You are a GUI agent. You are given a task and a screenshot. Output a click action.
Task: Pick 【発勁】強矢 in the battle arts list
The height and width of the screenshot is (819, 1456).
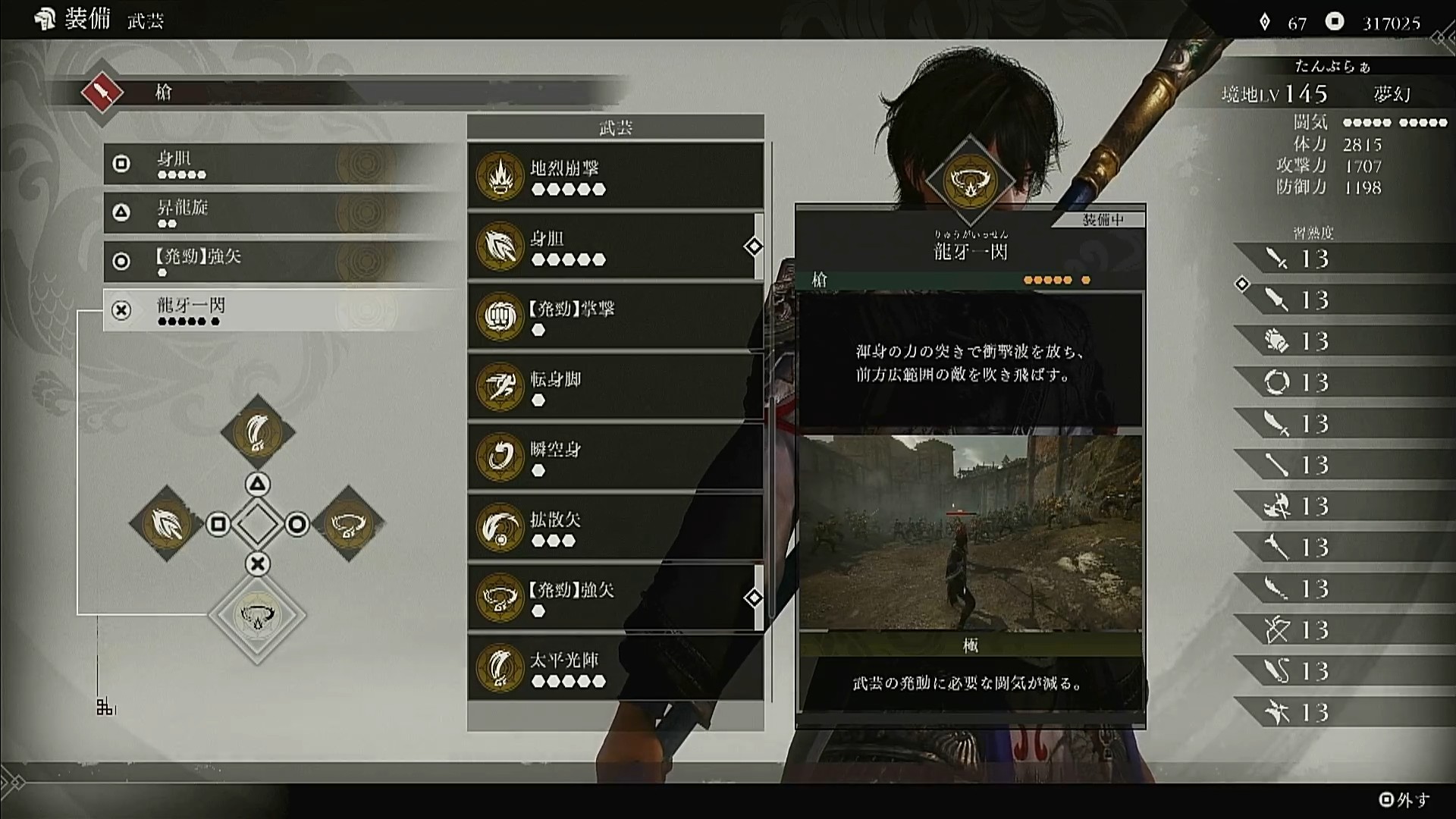[x=615, y=598]
